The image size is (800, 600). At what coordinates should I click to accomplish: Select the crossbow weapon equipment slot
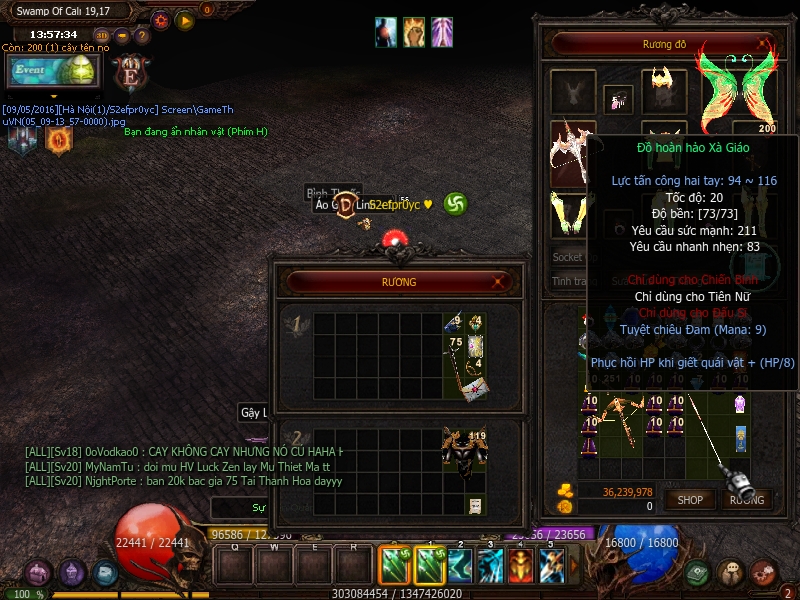[572, 150]
